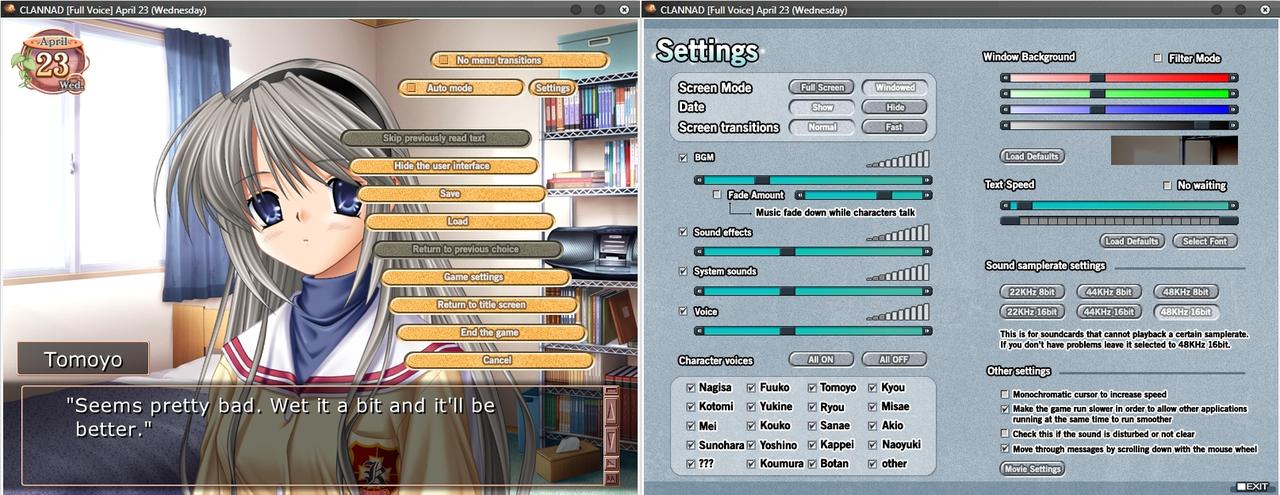Select Return to title screen
This screenshot has width=1280, height=495.
[x=481, y=304]
